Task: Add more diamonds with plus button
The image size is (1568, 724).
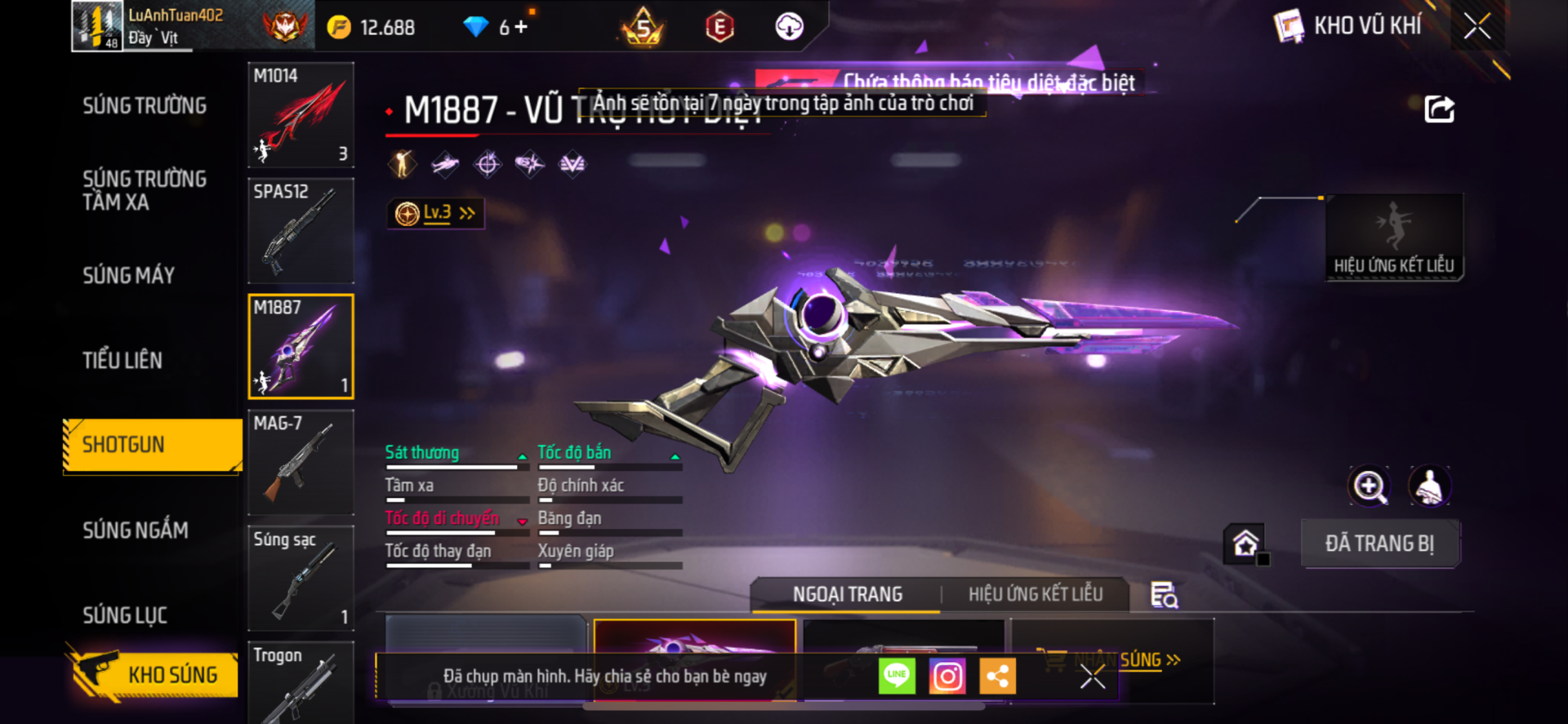Action: point(521,27)
